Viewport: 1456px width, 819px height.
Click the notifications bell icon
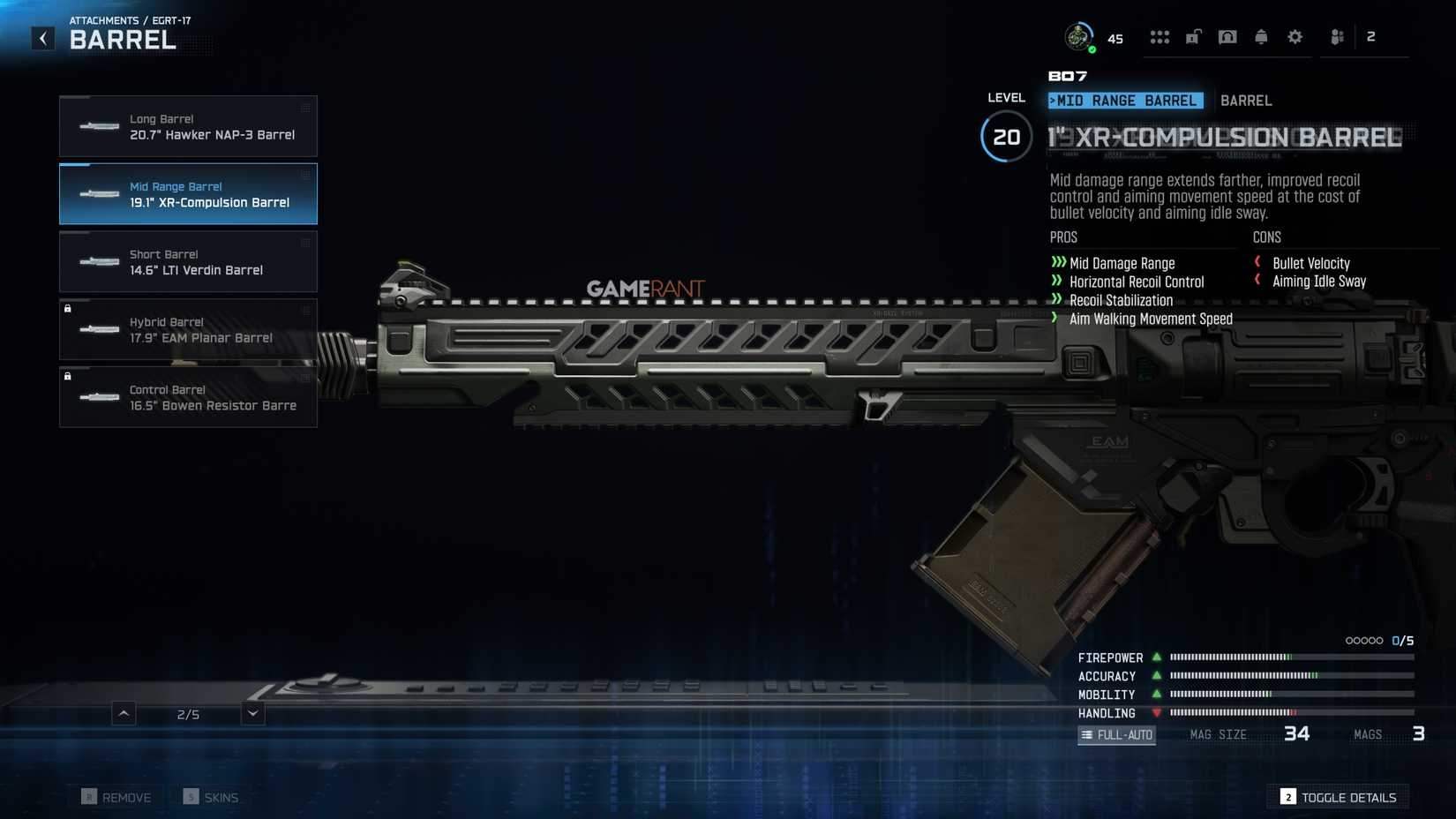click(1261, 36)
